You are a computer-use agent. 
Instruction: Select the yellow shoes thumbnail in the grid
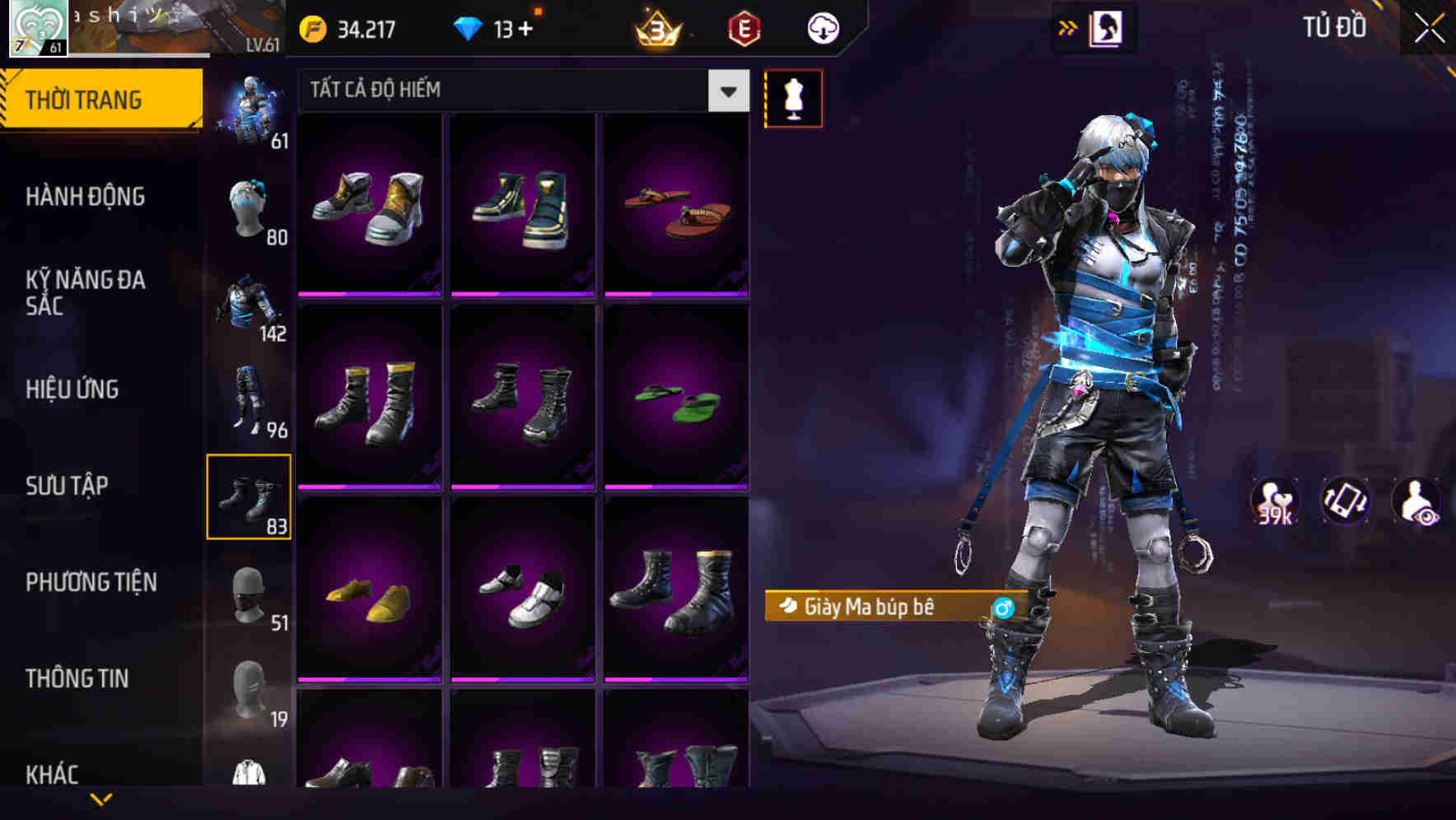pos(370,599)
